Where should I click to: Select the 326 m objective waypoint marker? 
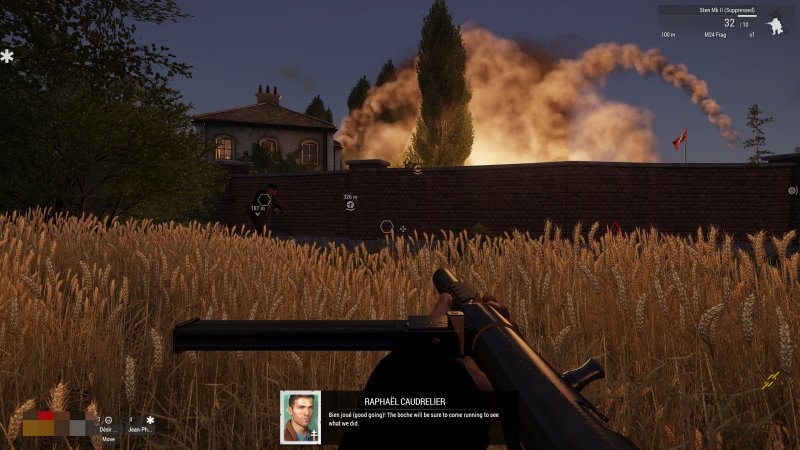pyautogui.click(x=350, y=205)
